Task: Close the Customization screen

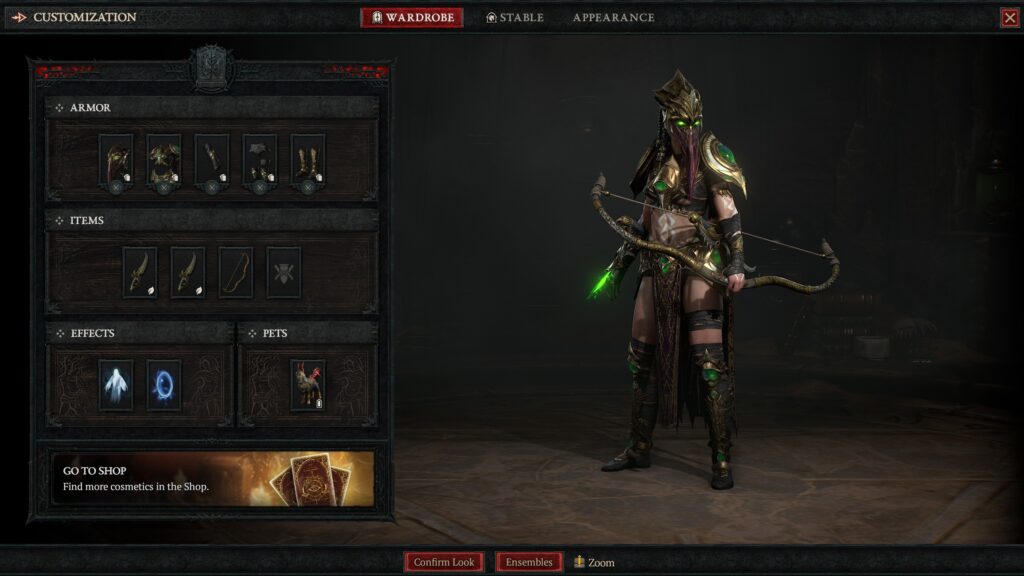Action: click(1009, 18)
